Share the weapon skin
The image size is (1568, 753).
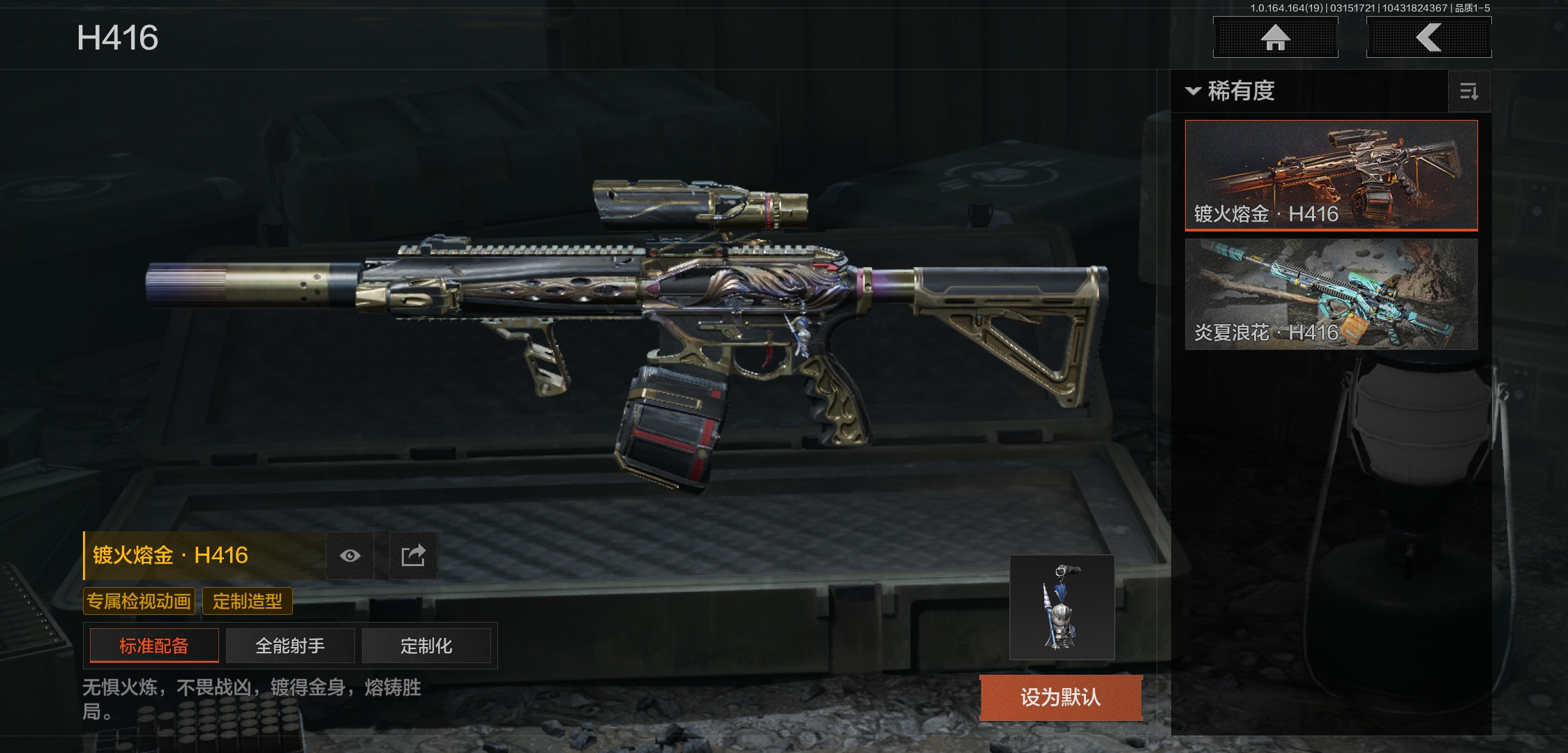click(413, 556)
